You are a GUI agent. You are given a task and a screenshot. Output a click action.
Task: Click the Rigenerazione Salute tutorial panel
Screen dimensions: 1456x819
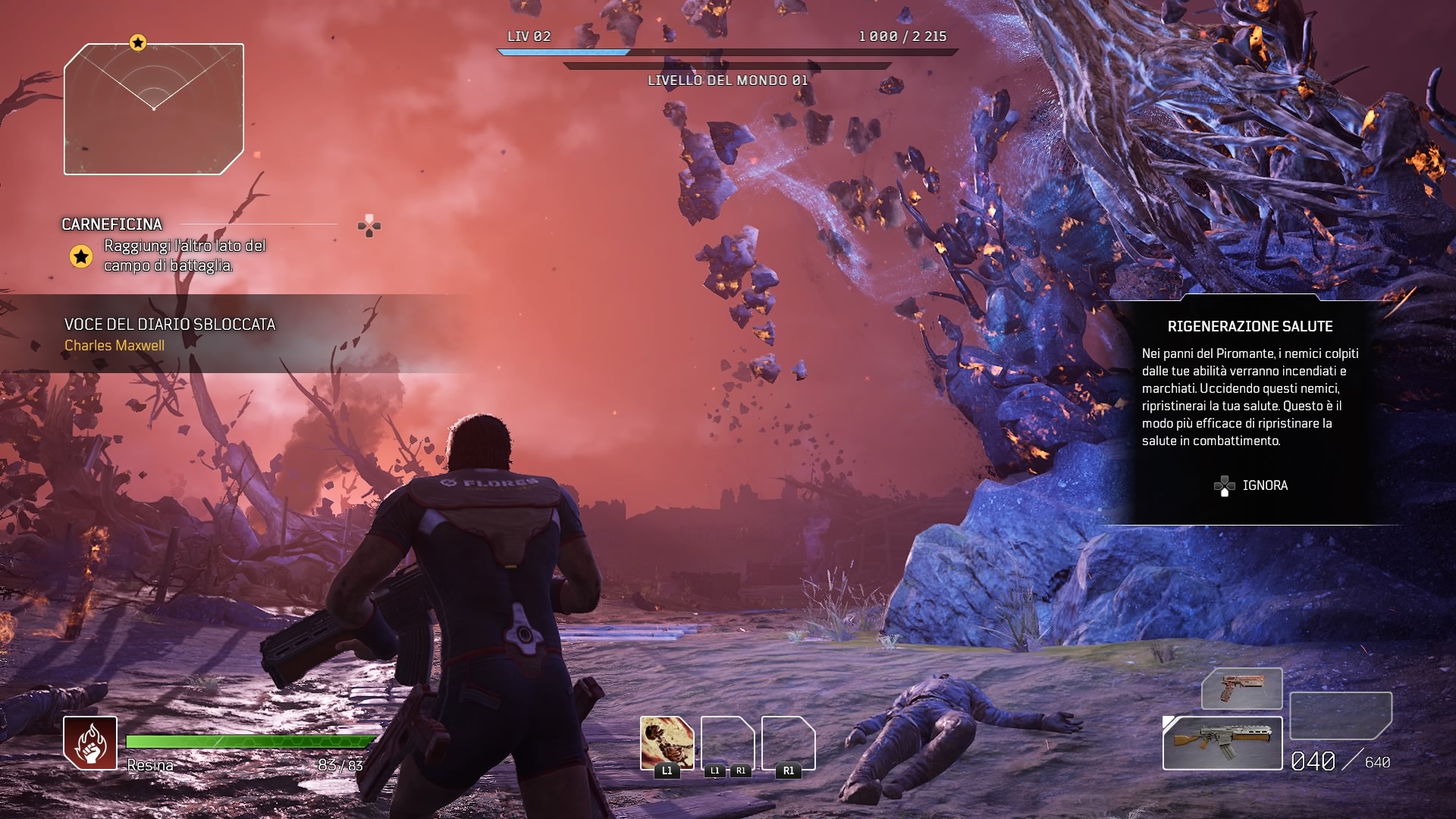(x=1250, y=394)
